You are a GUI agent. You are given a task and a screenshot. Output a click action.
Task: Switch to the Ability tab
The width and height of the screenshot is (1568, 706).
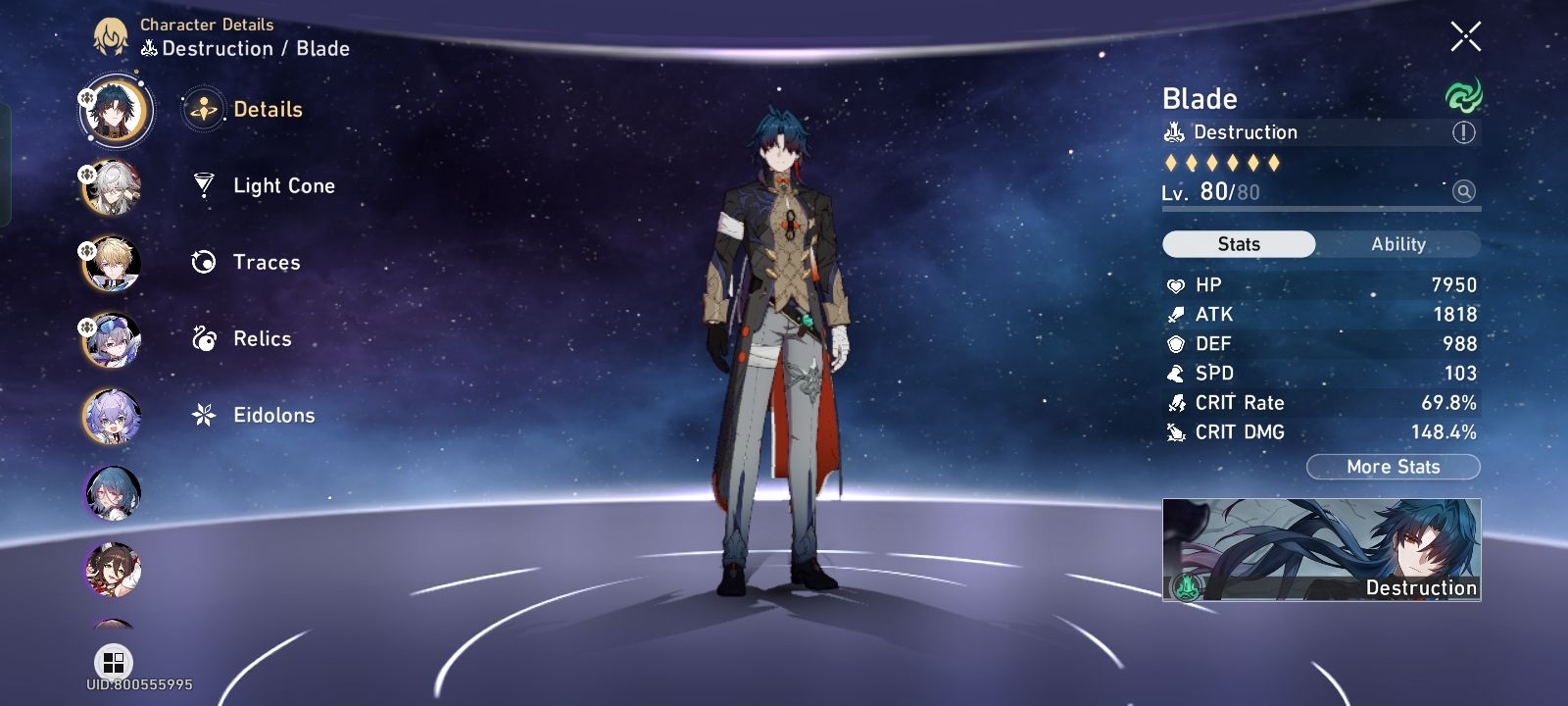1399,243
